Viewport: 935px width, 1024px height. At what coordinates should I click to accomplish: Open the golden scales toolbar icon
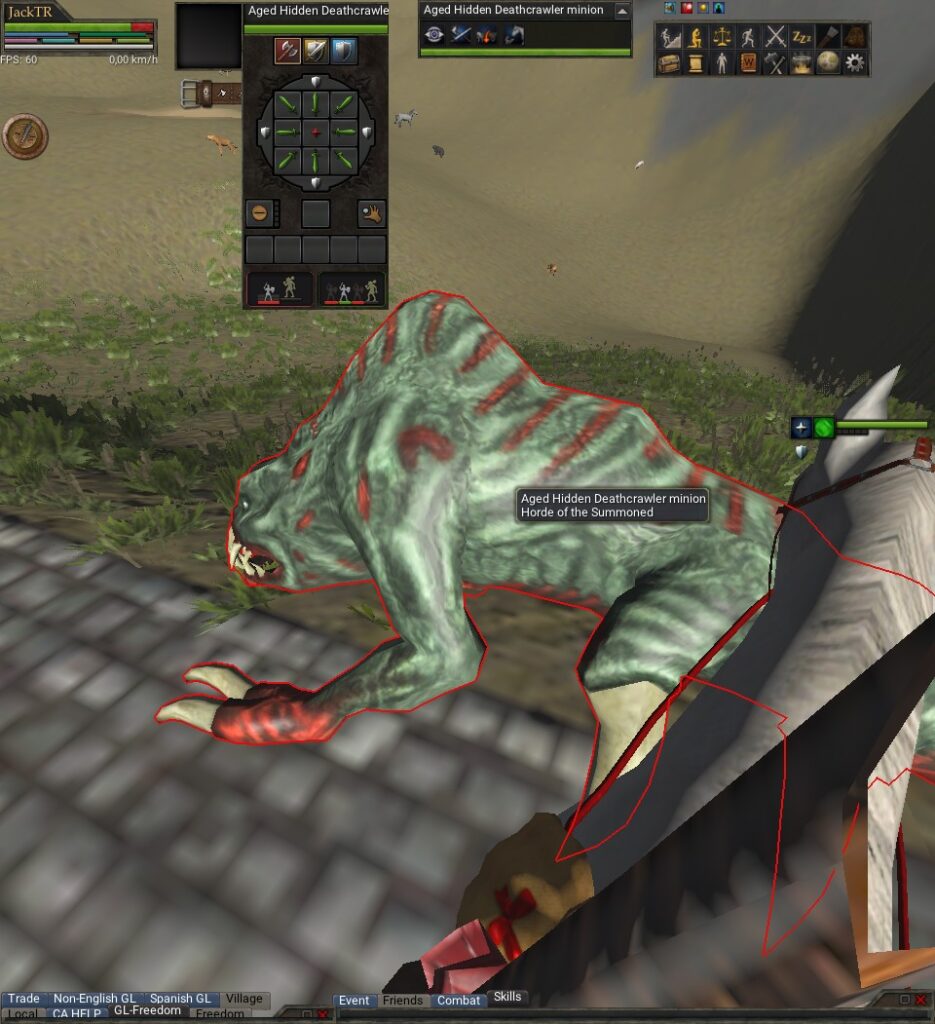tap(722, 37)
